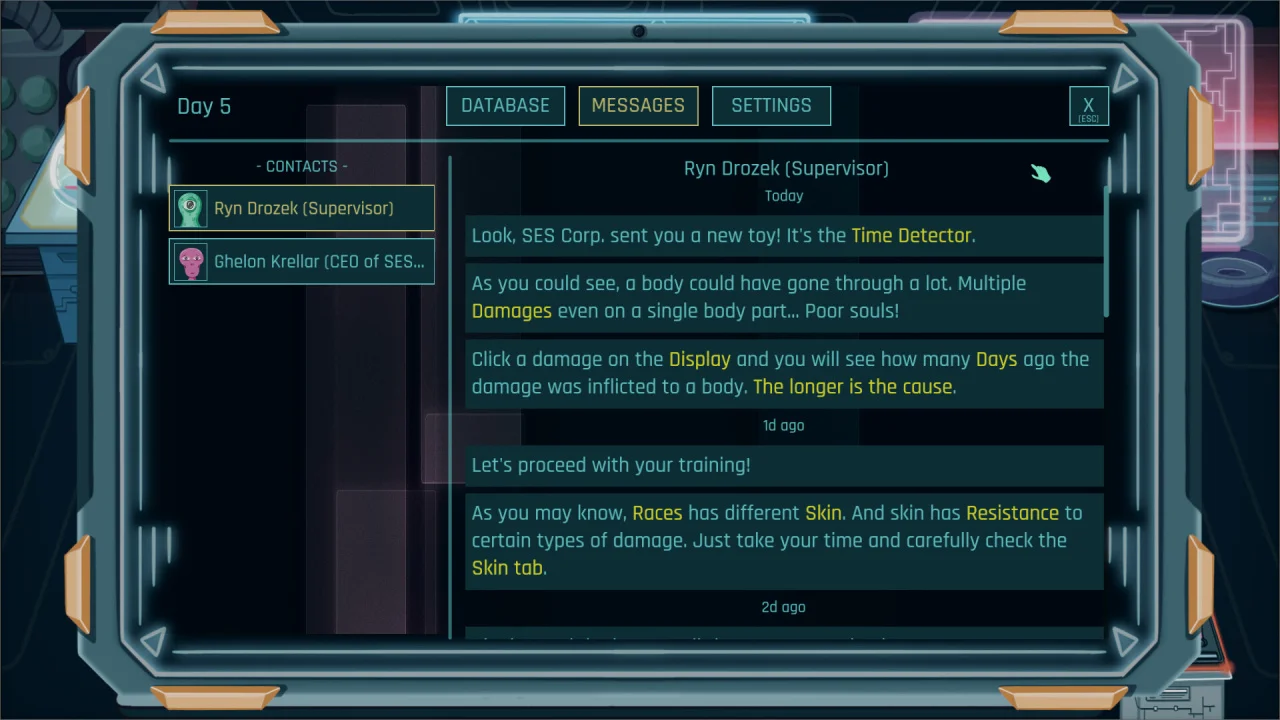The width and height of the screenshot is (1280, 720).
Task: Select the Ryn Drozek (Supervisor) contact
Action: [302, 208]
